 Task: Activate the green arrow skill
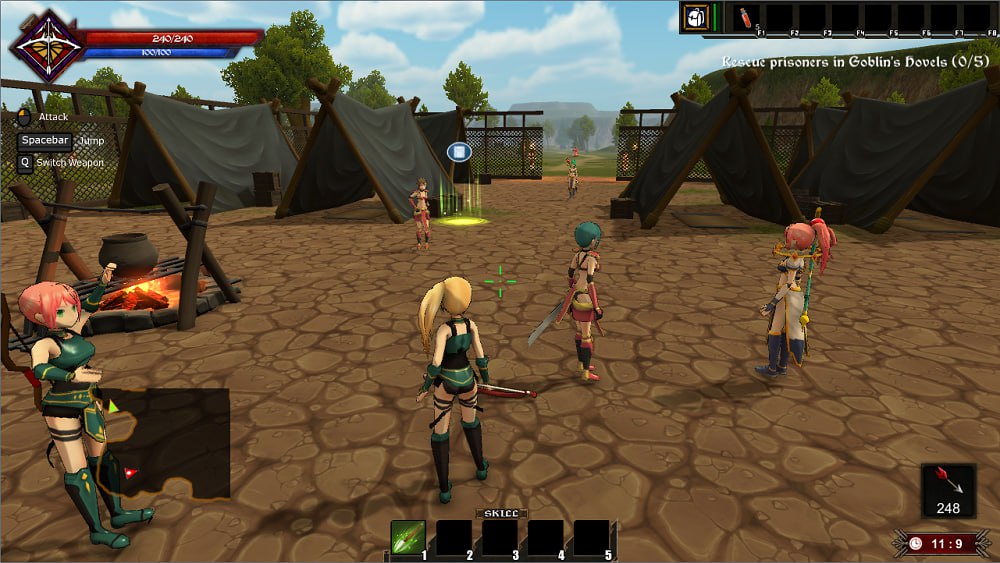pyautogui.click(x=408, y=538)
